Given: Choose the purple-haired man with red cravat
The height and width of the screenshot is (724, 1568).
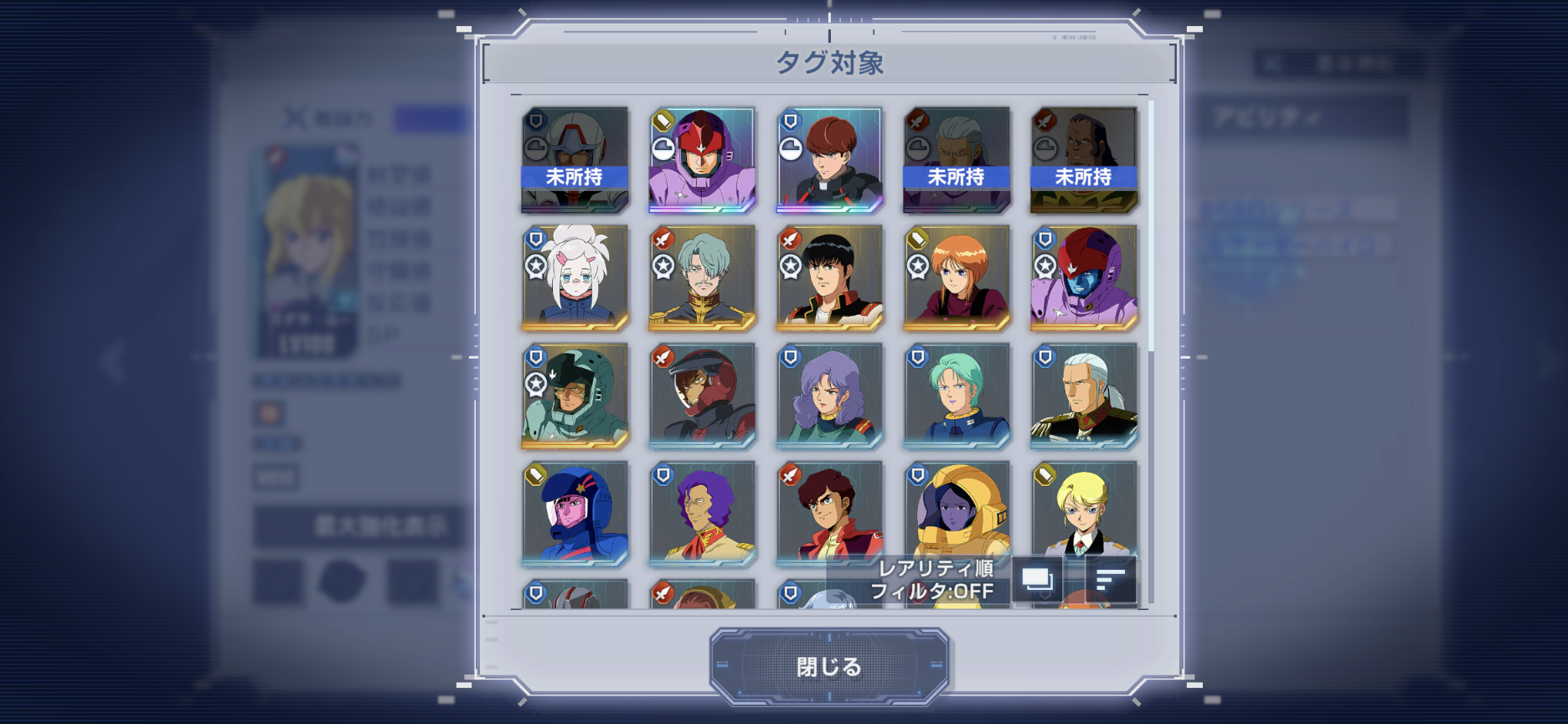Looking at the screenshot, I should click(x=702, y=514).
